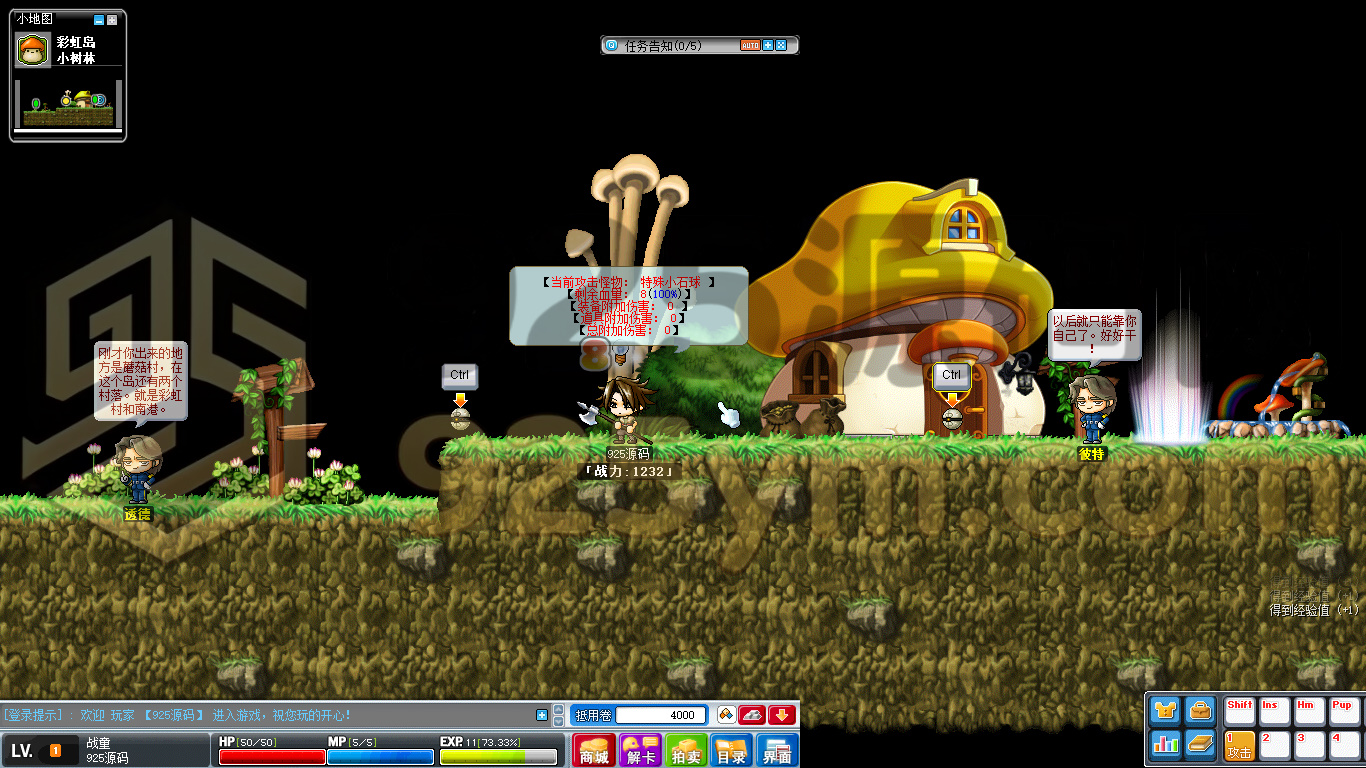
Task: Close the 任务告知 quest tracker
Action: (x=781, y=45)
